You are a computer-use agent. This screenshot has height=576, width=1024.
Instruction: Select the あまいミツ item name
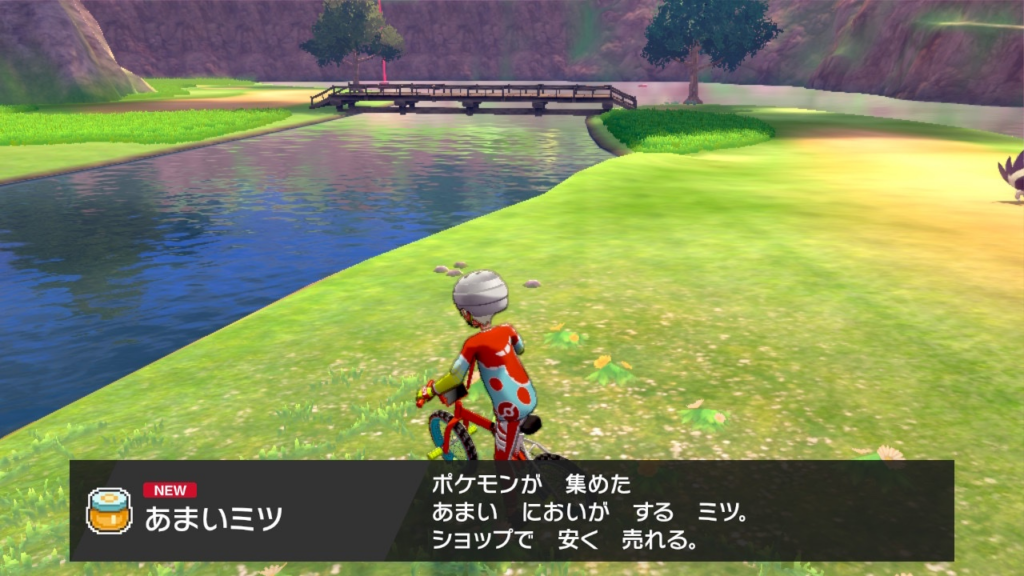pyautogui.click(x=213, y=518)
